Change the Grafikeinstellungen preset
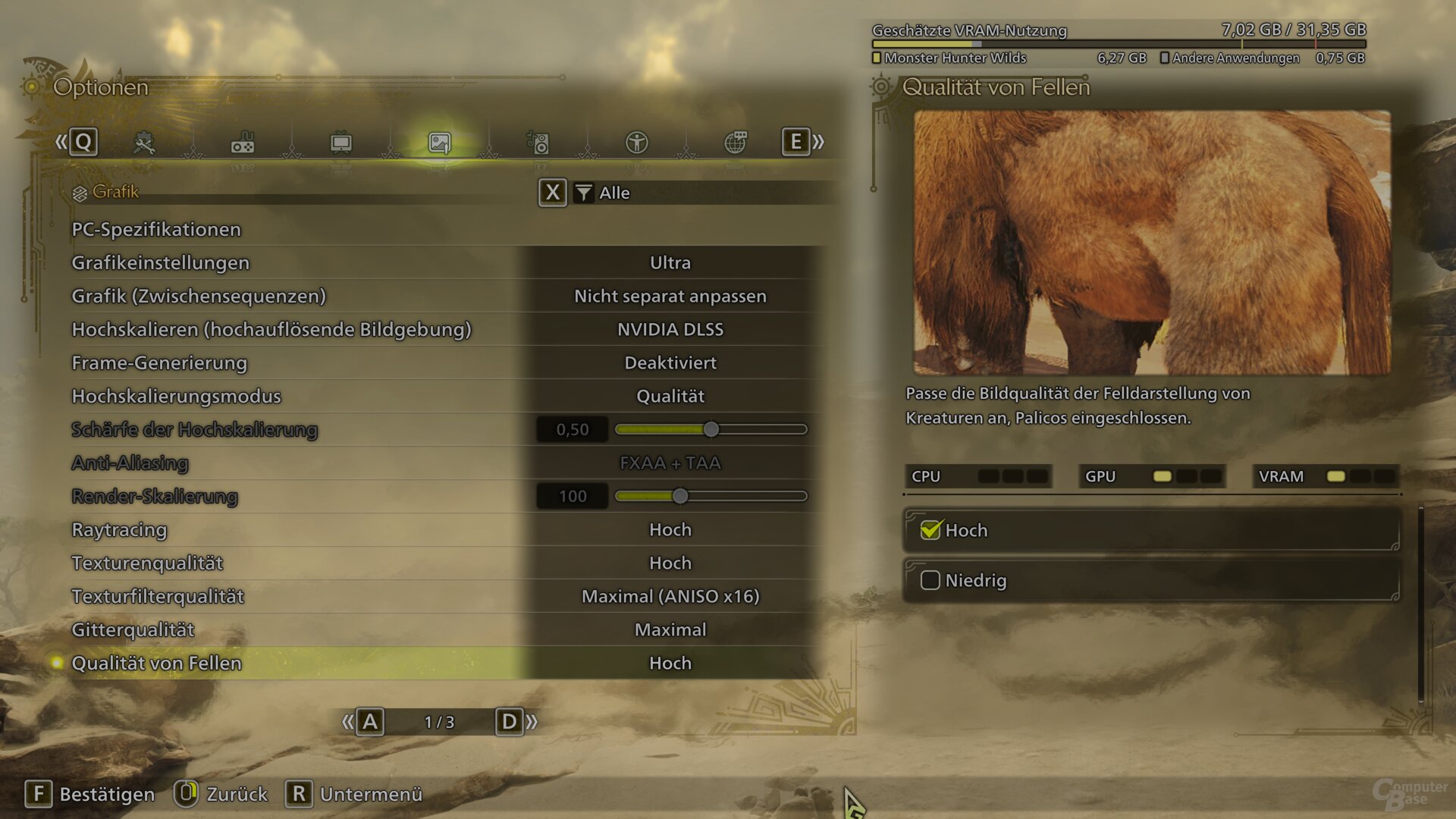This screenshot has height=819, width=1456. click(670, 262)
